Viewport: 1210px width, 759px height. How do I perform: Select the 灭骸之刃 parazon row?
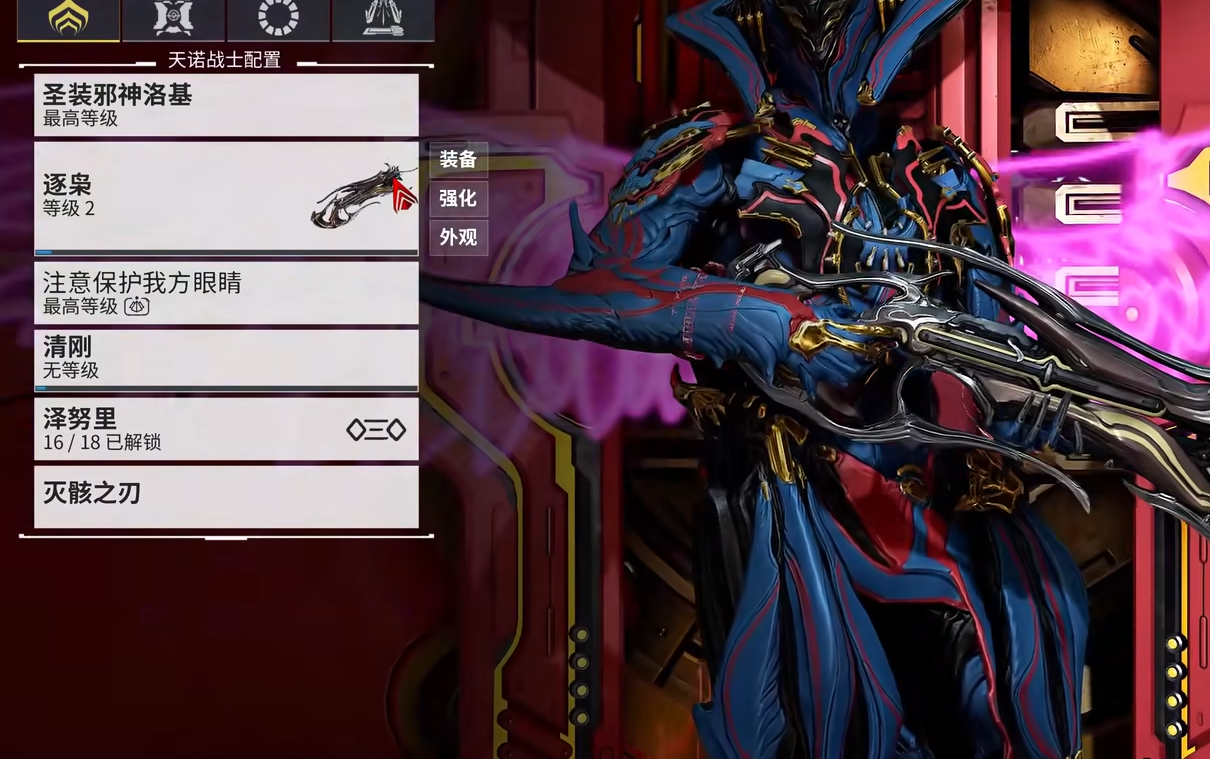(226, 496)
